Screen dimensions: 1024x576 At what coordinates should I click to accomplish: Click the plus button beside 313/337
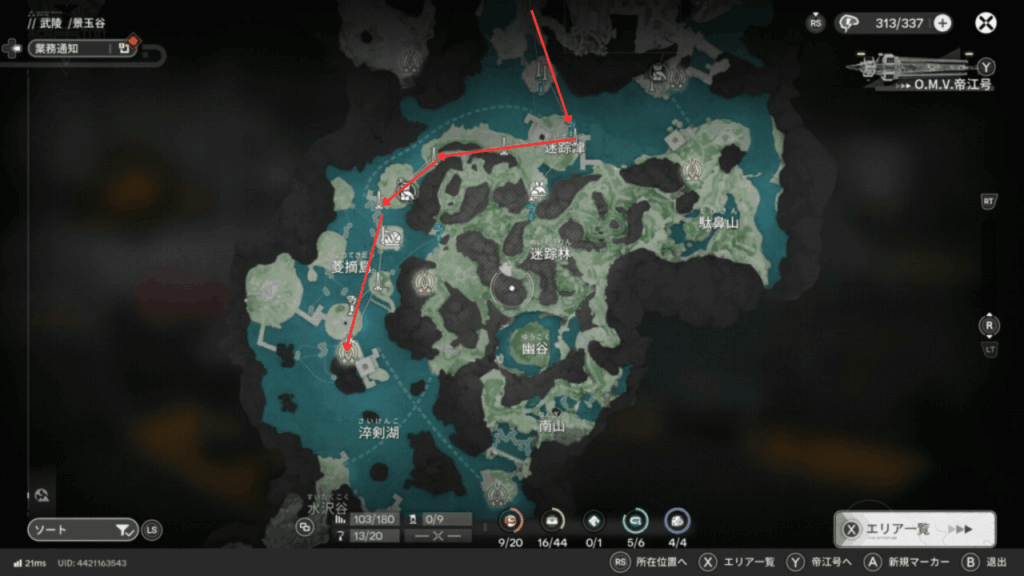click(942, 23)
